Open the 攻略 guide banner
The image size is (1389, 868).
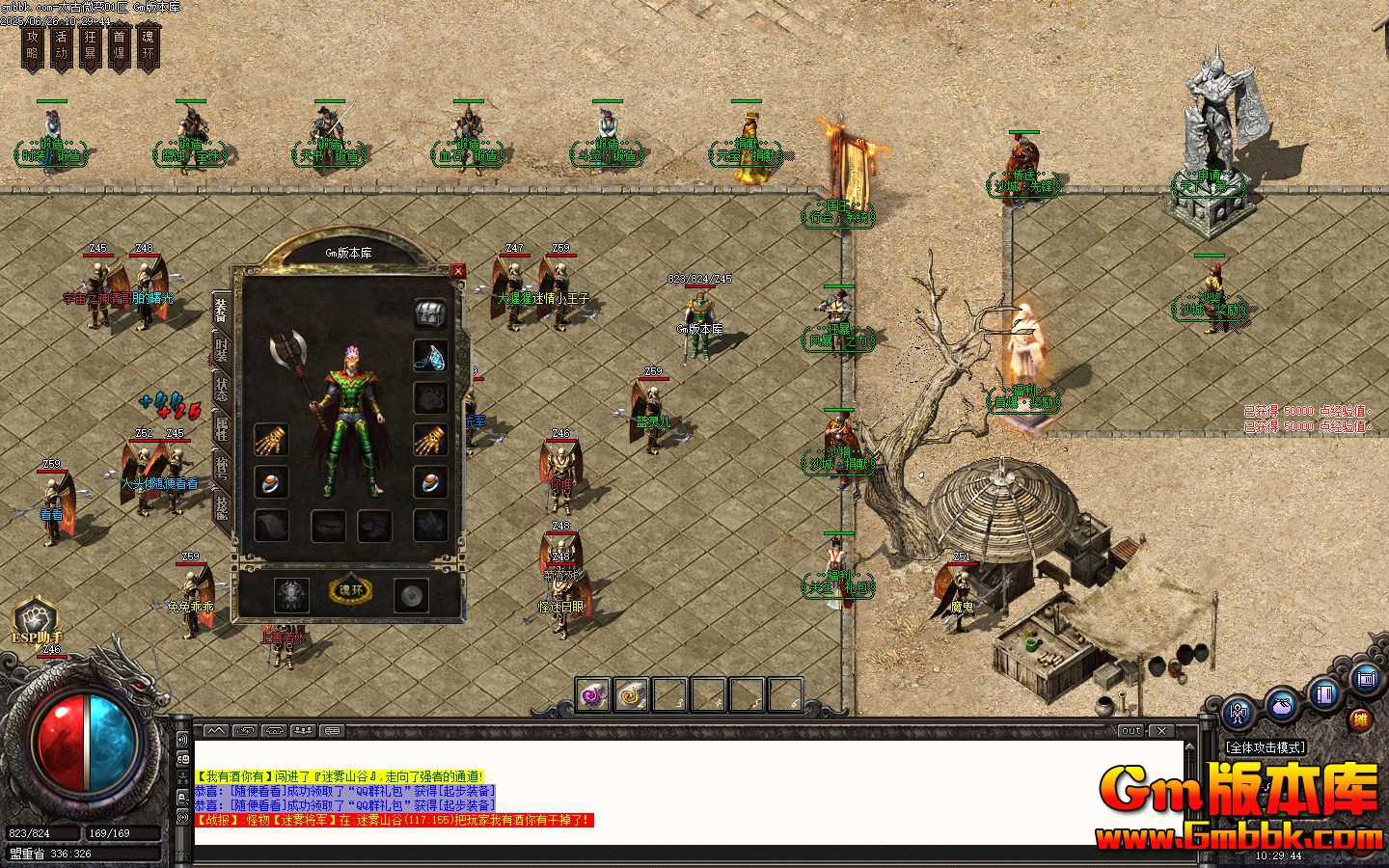click(x=34, y=46)
